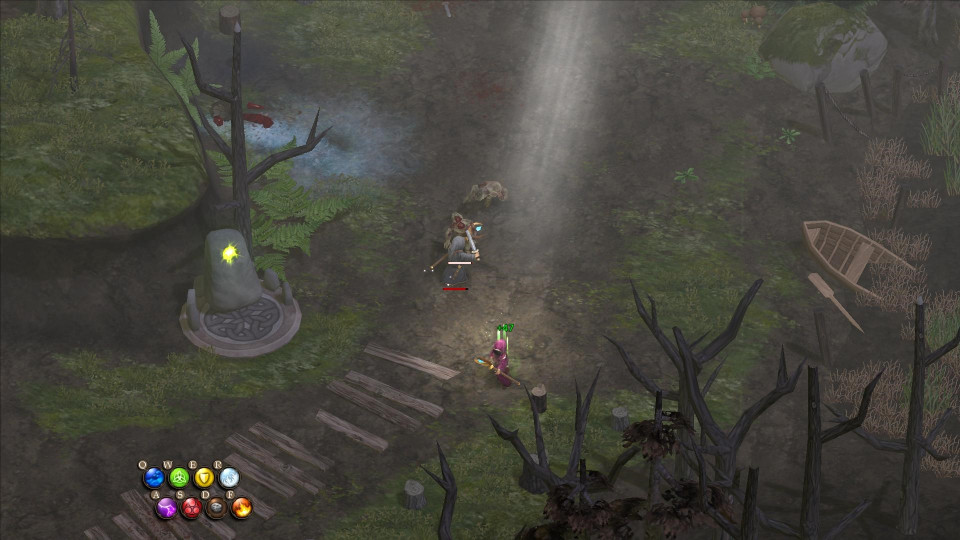The image size is (960, 540).
Task: Pick the white Cold element orb
Action: click(229, 478)
